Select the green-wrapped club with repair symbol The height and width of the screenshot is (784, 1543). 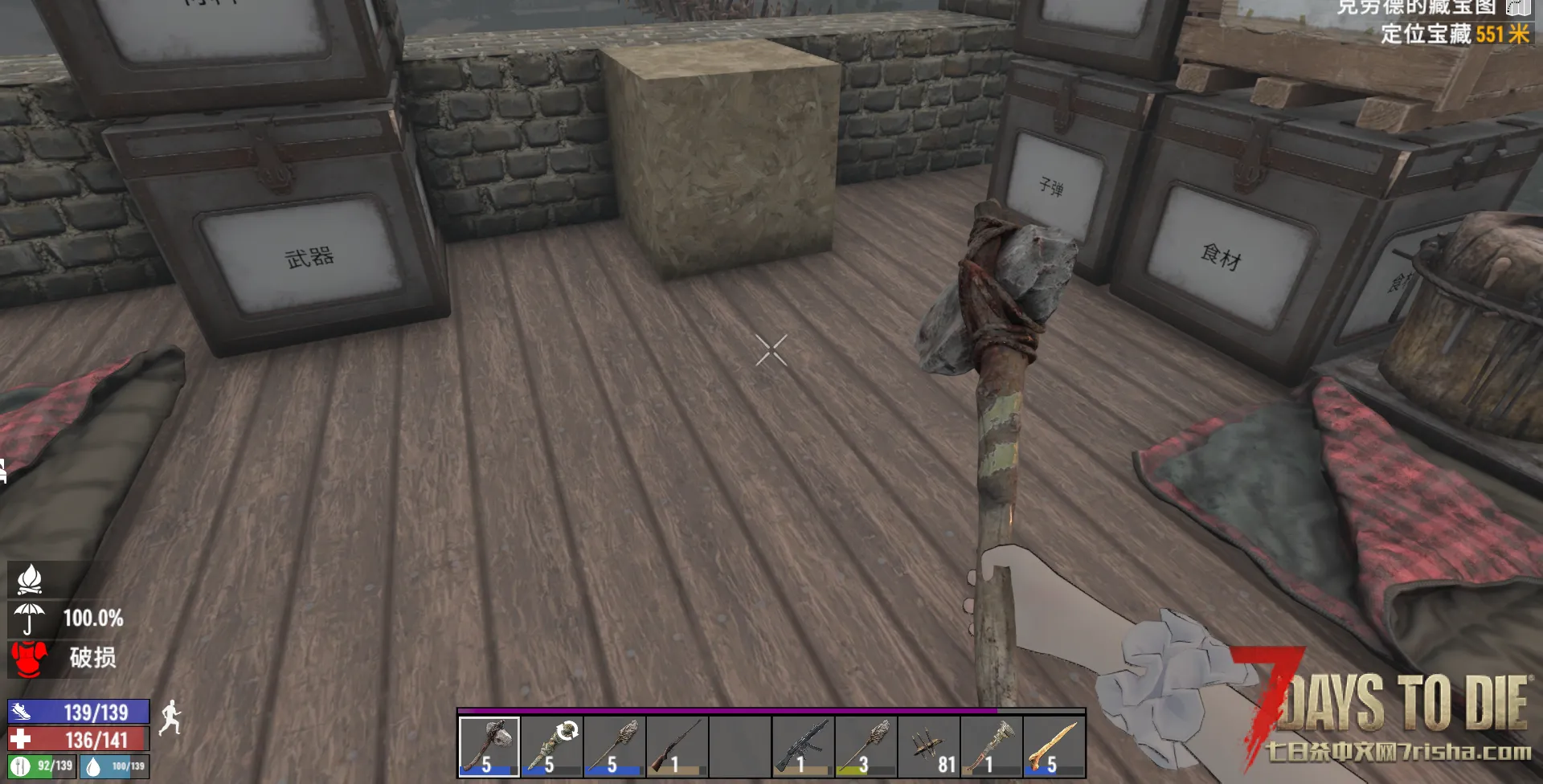pos(551,746)
